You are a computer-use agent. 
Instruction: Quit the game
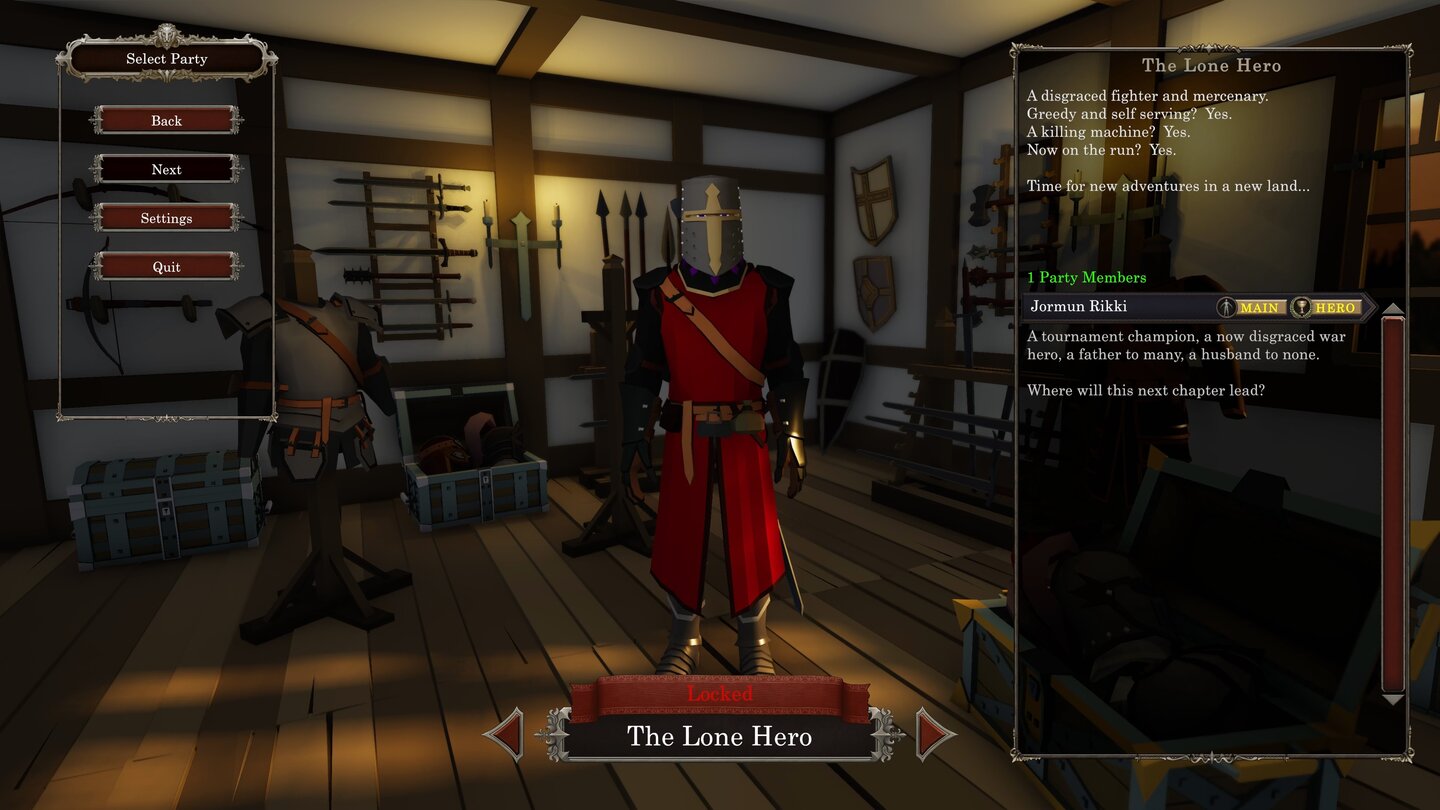(166, 267)
